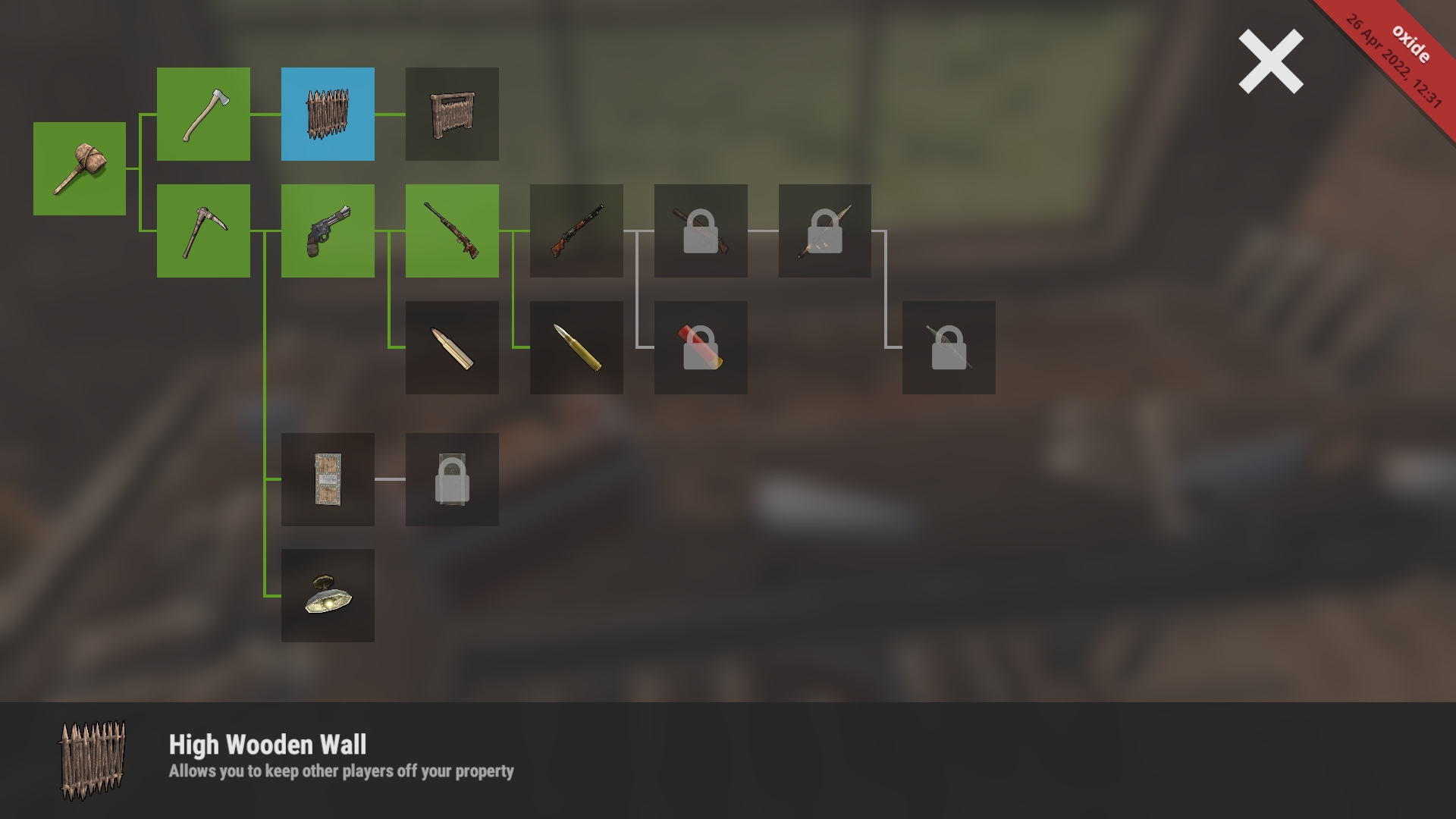This screenshot has width=1456, height=819.
Task: Select the Hatchet node in the tech tree
Action: coord(203,115)
